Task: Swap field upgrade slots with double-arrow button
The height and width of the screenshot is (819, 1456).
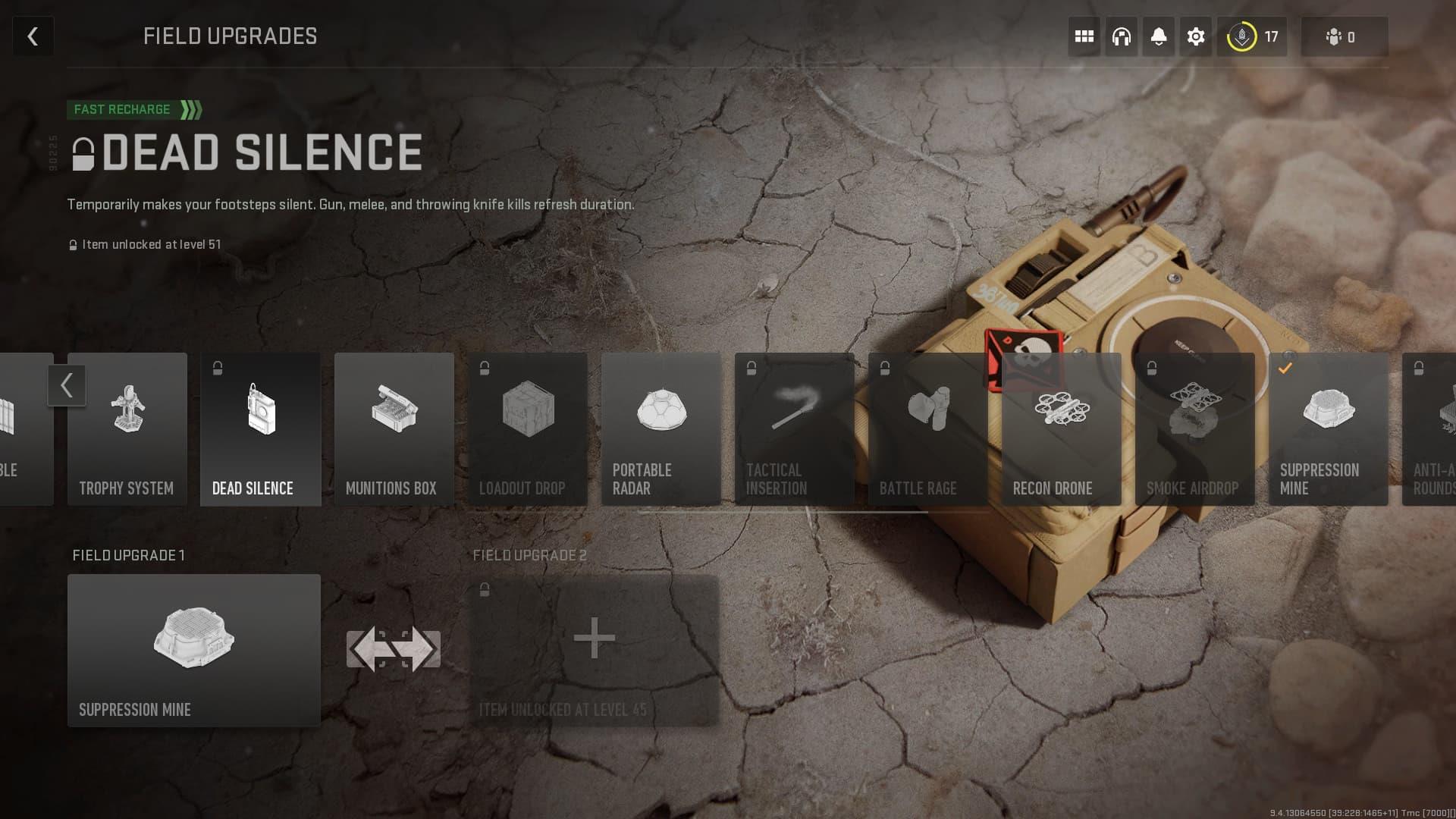Action: point(394,650)
